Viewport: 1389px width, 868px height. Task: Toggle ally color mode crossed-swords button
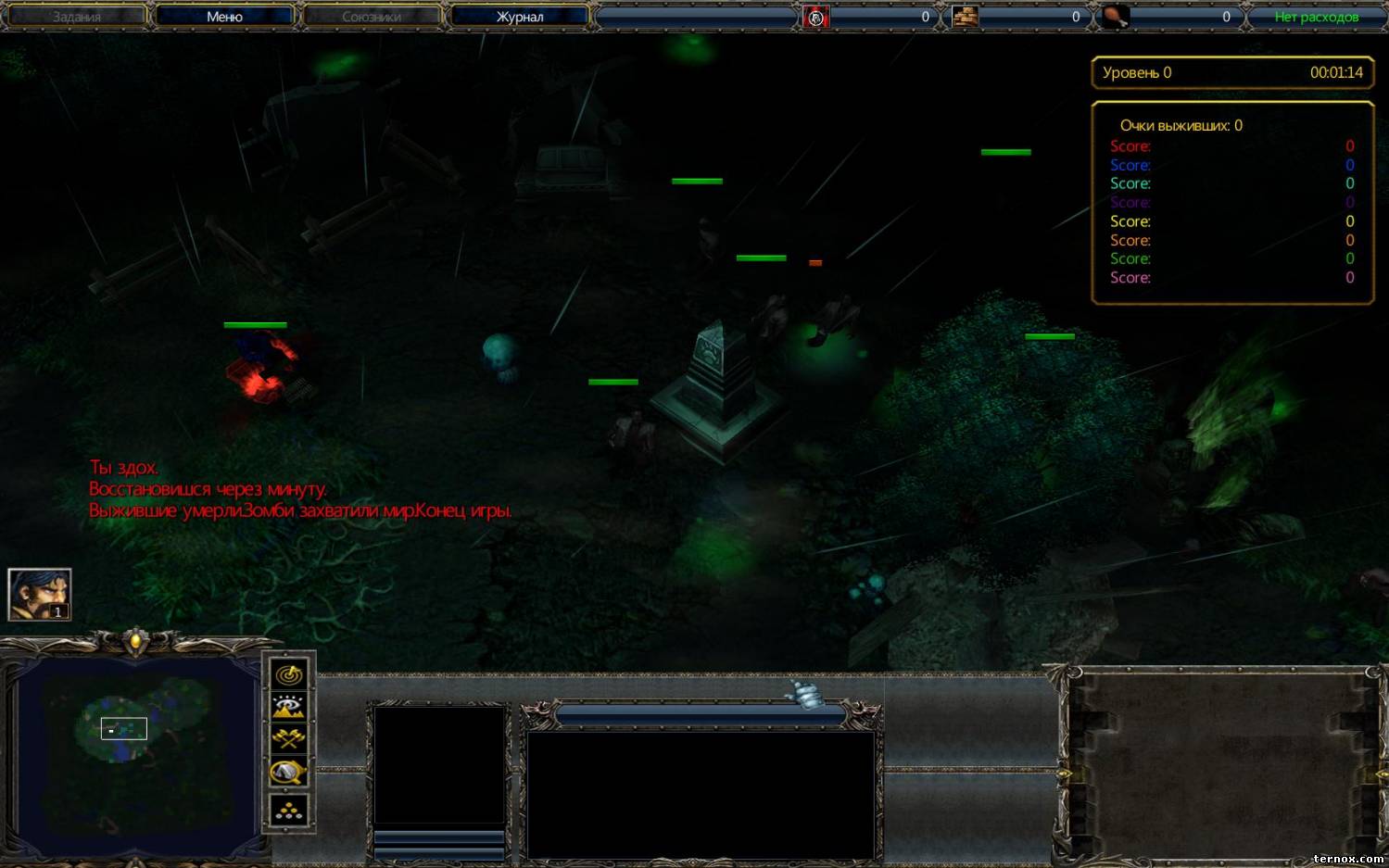click(289, 739)
